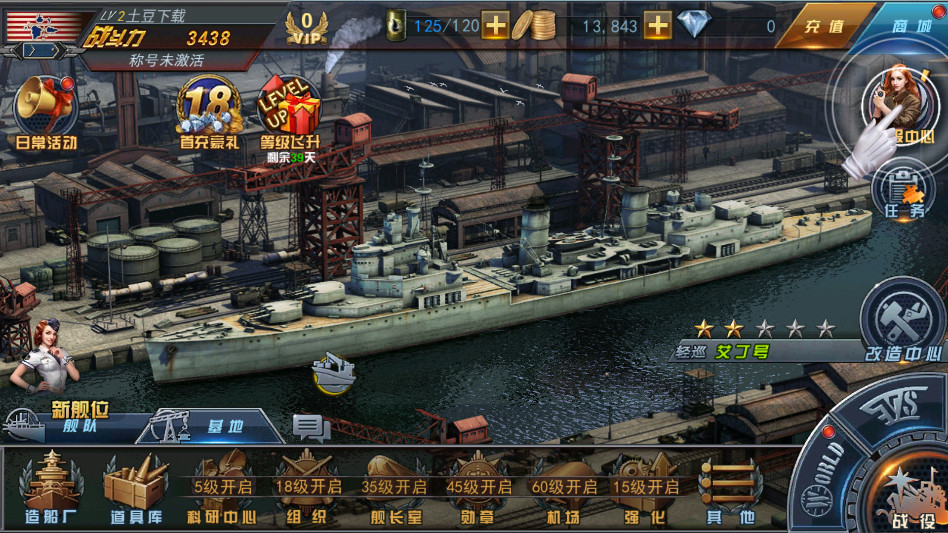Open the 等级飞升 level up gift

pos(289,112)
